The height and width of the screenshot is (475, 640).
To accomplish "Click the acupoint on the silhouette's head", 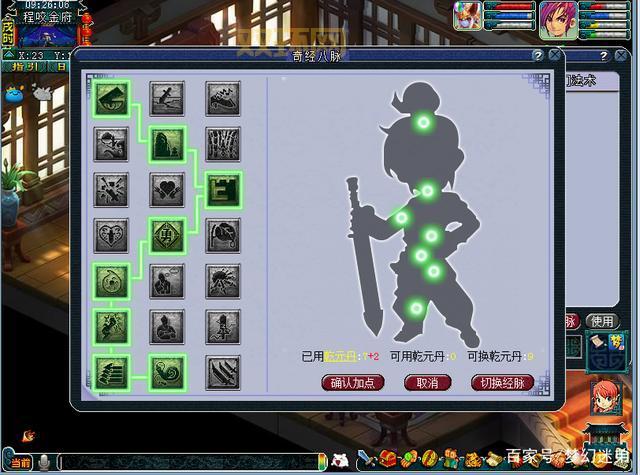I will pos(424,124).
